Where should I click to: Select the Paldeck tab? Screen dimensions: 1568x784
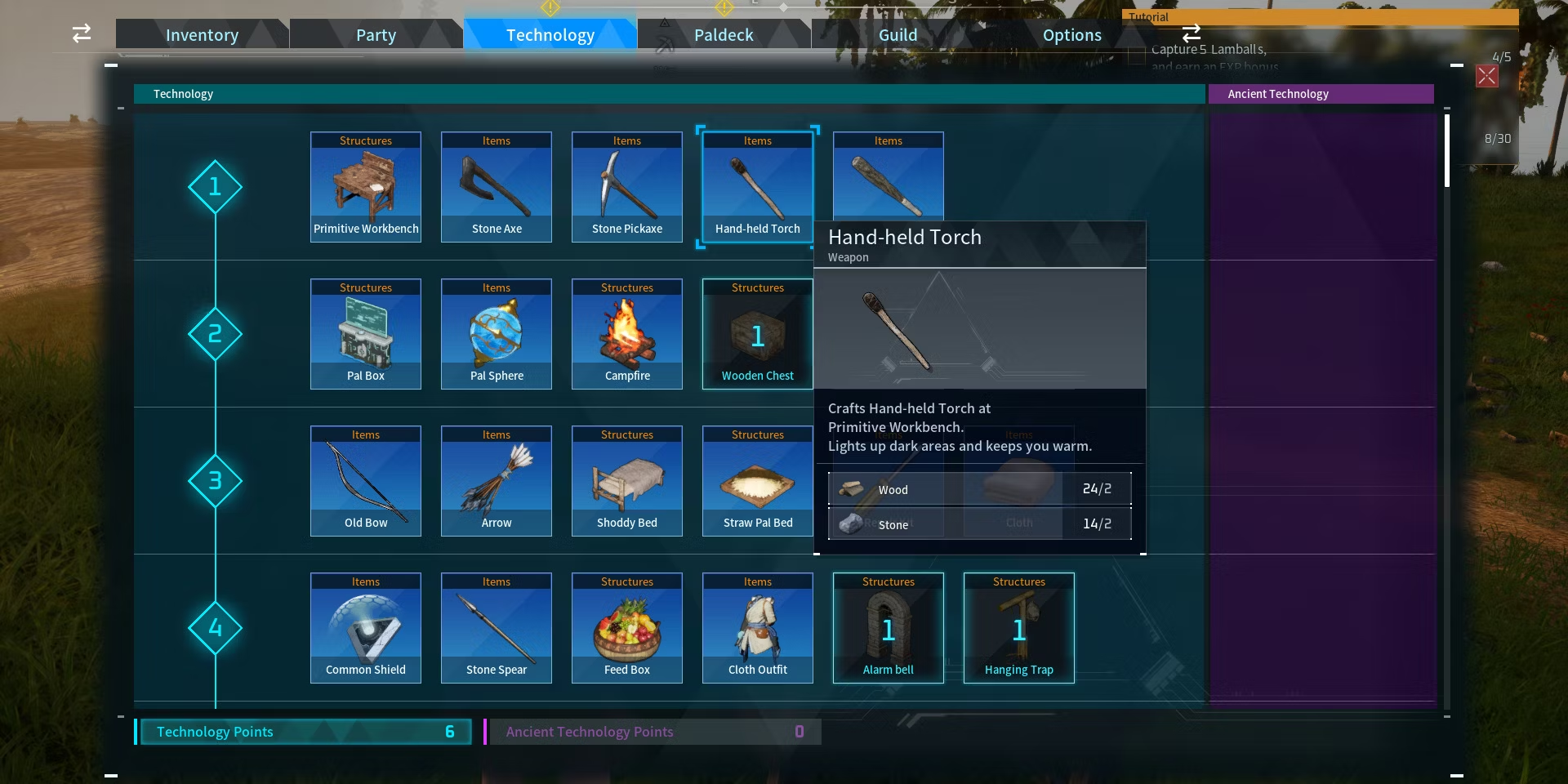724,35
